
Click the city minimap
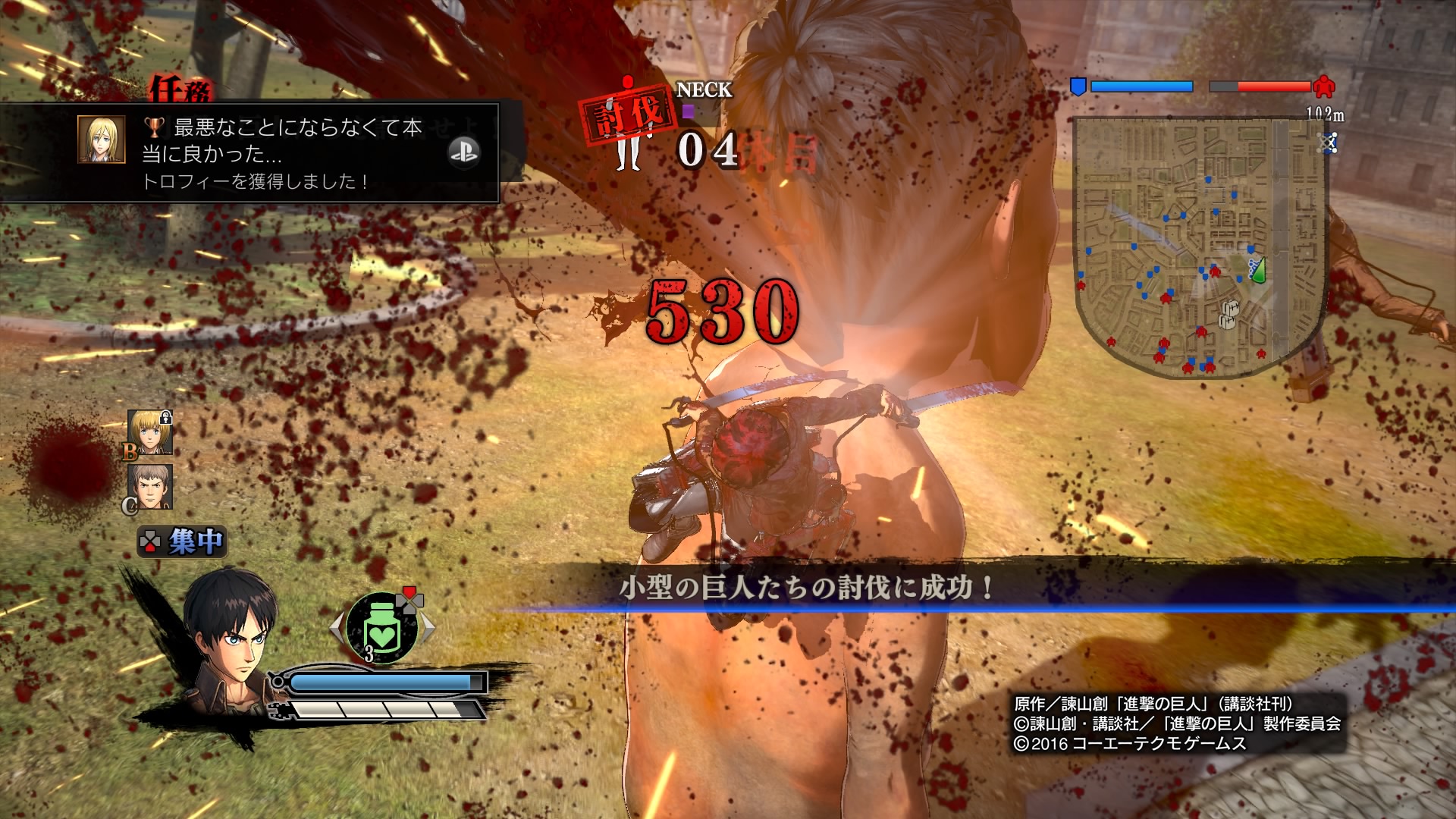[x=1198, y=246]
